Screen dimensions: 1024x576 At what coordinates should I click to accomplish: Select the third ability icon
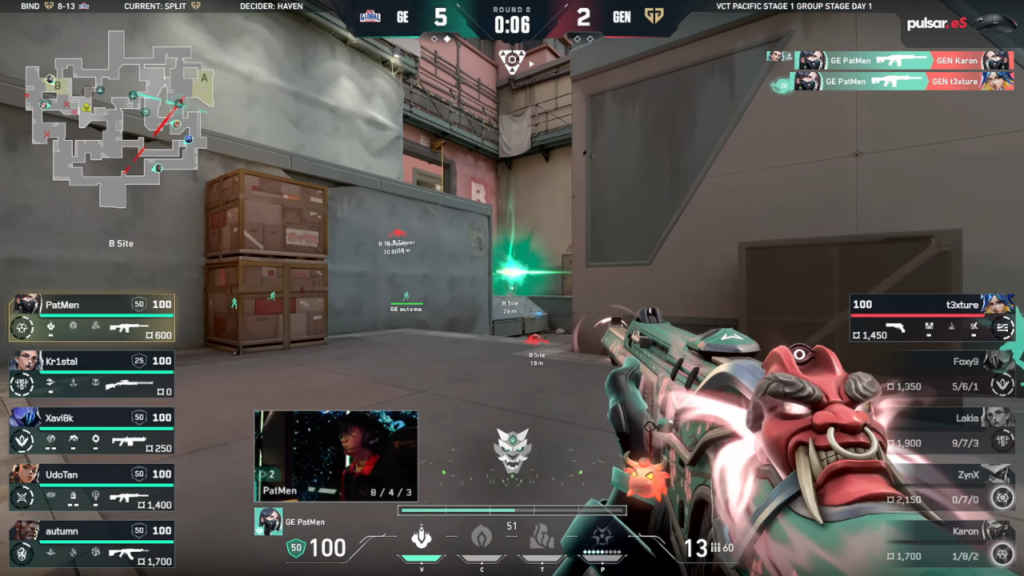click(541, 537)
